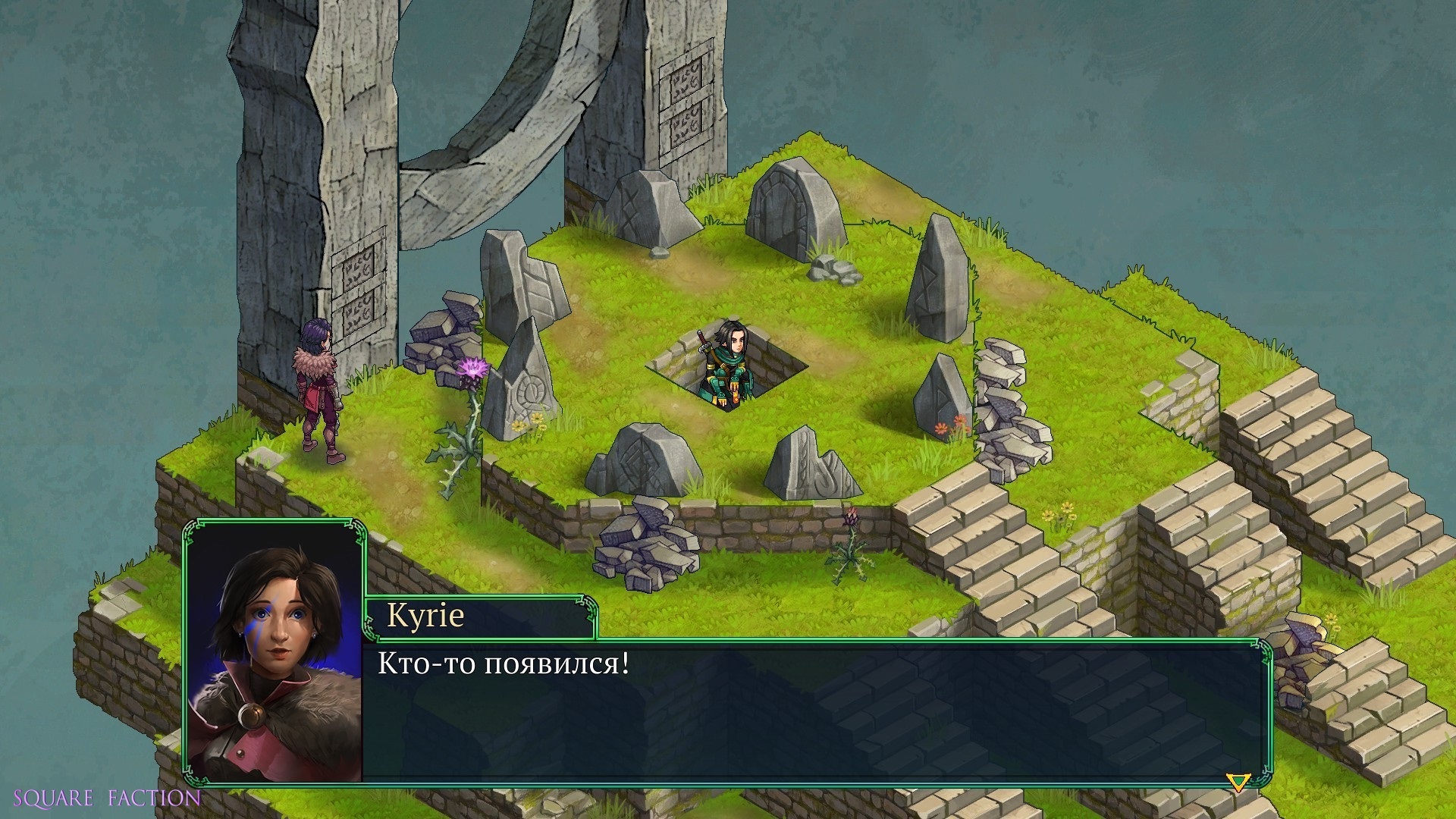Viewport: 1456px width, 819px height.
Task: Advance dialogue with the yellow triangle arrow
Action: click(x=1238, y=782)
